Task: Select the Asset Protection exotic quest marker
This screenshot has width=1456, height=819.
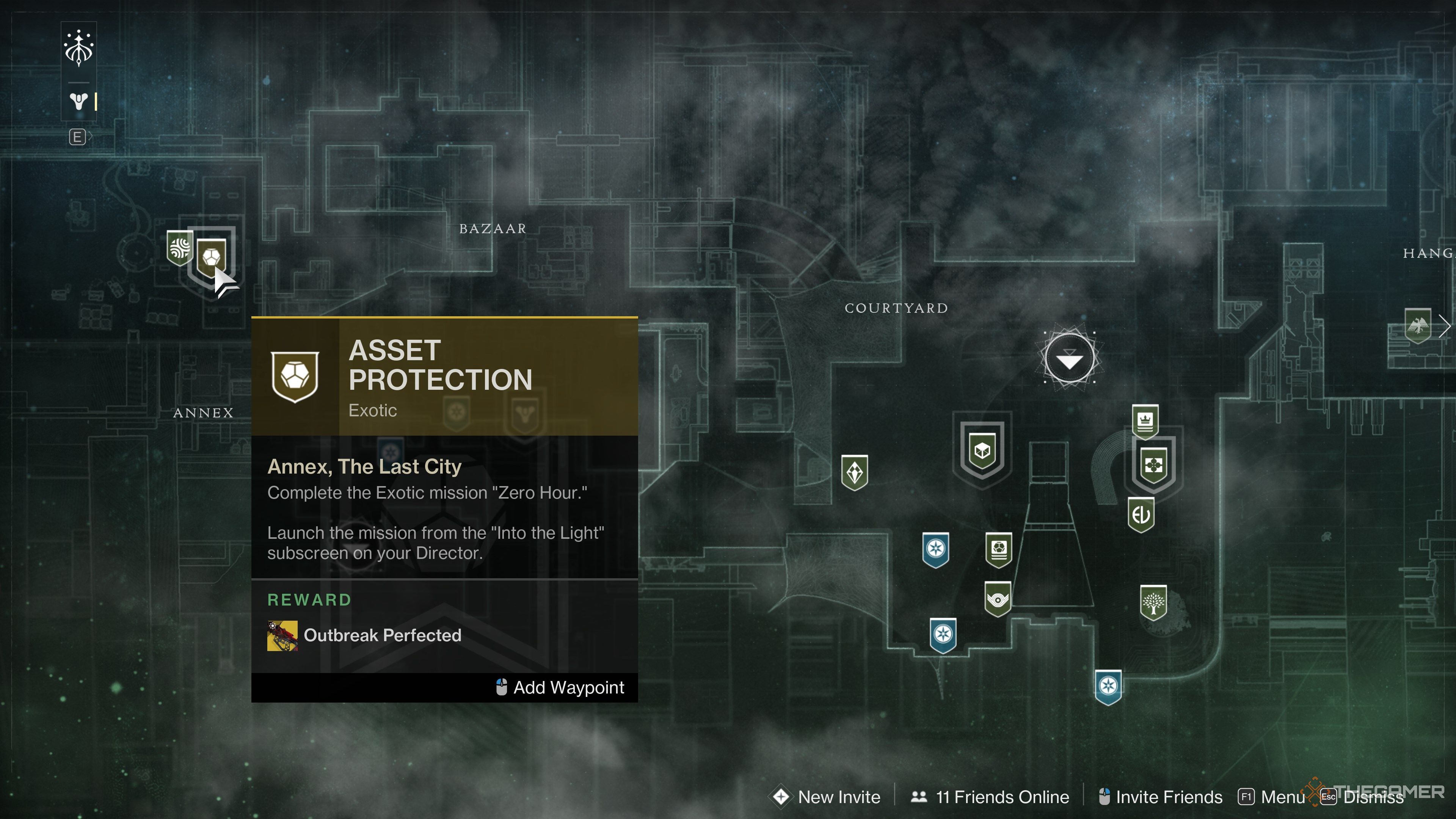Action: [x=212, y=258]
